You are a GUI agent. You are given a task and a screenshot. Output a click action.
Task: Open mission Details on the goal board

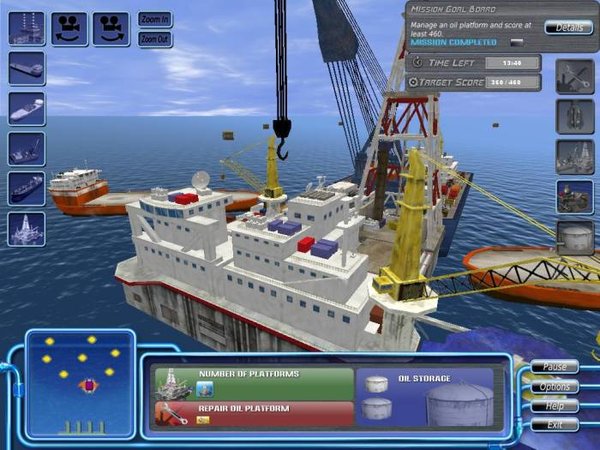point(568,27)
